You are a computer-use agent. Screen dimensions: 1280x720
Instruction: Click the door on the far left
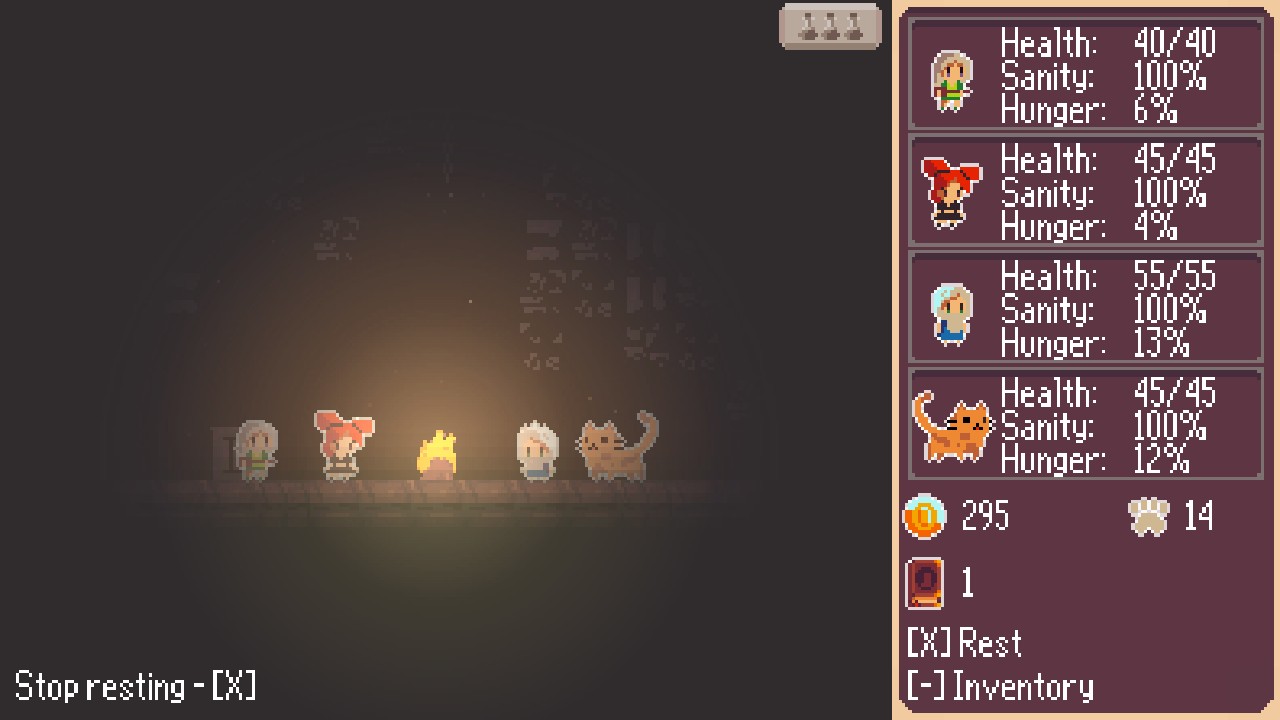click(x=222, y=448)
